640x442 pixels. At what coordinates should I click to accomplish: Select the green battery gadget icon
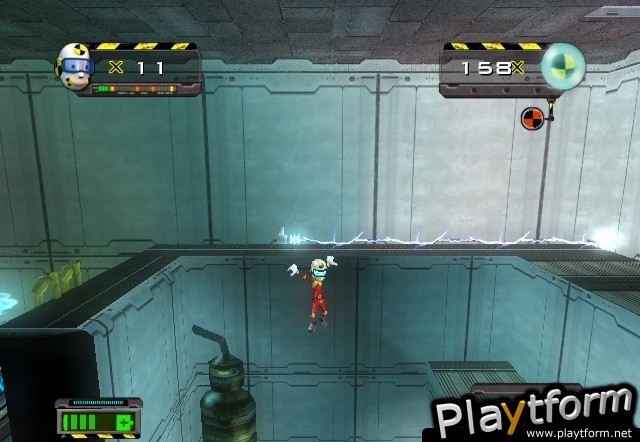point(96,420)
